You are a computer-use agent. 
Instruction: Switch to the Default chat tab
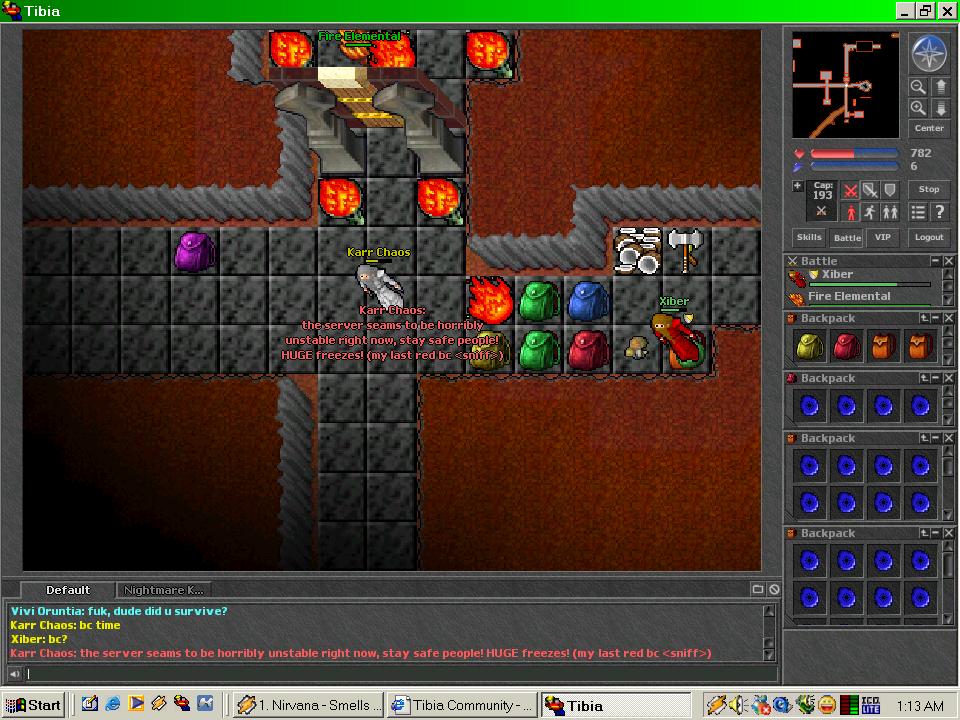[x=68, y=590]
